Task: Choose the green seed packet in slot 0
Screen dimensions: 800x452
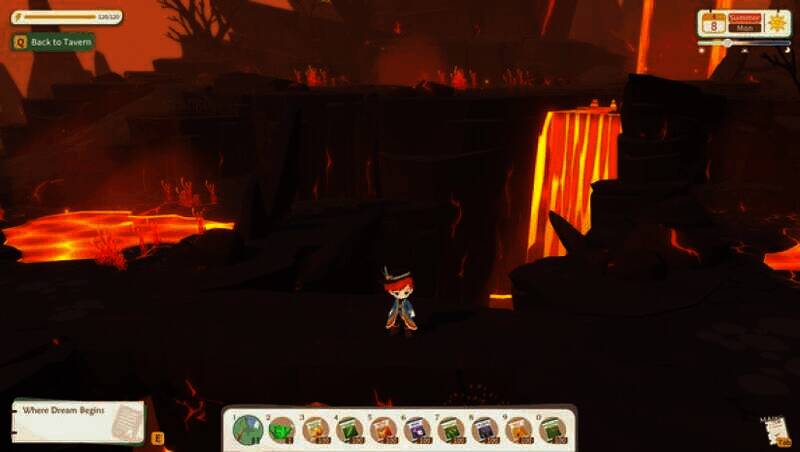Action: [x=553, y=430]
